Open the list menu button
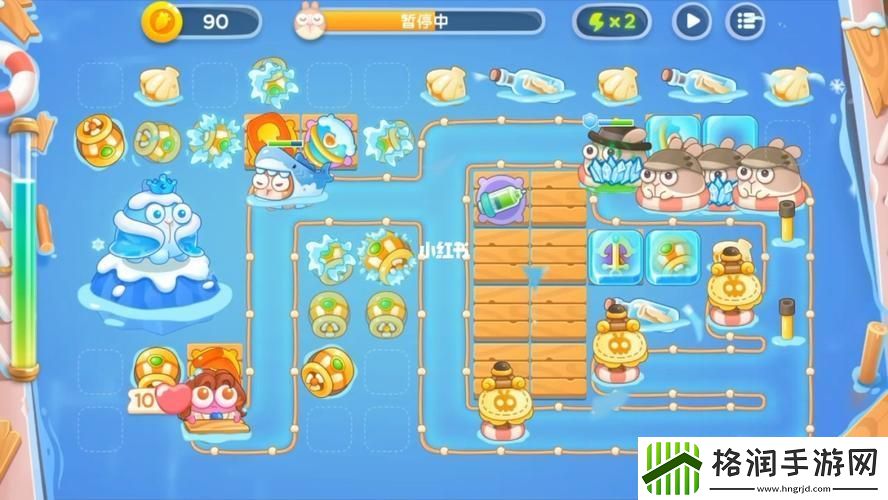The height and width of the screenshot is (500, 888). click(x=744, y=21)
